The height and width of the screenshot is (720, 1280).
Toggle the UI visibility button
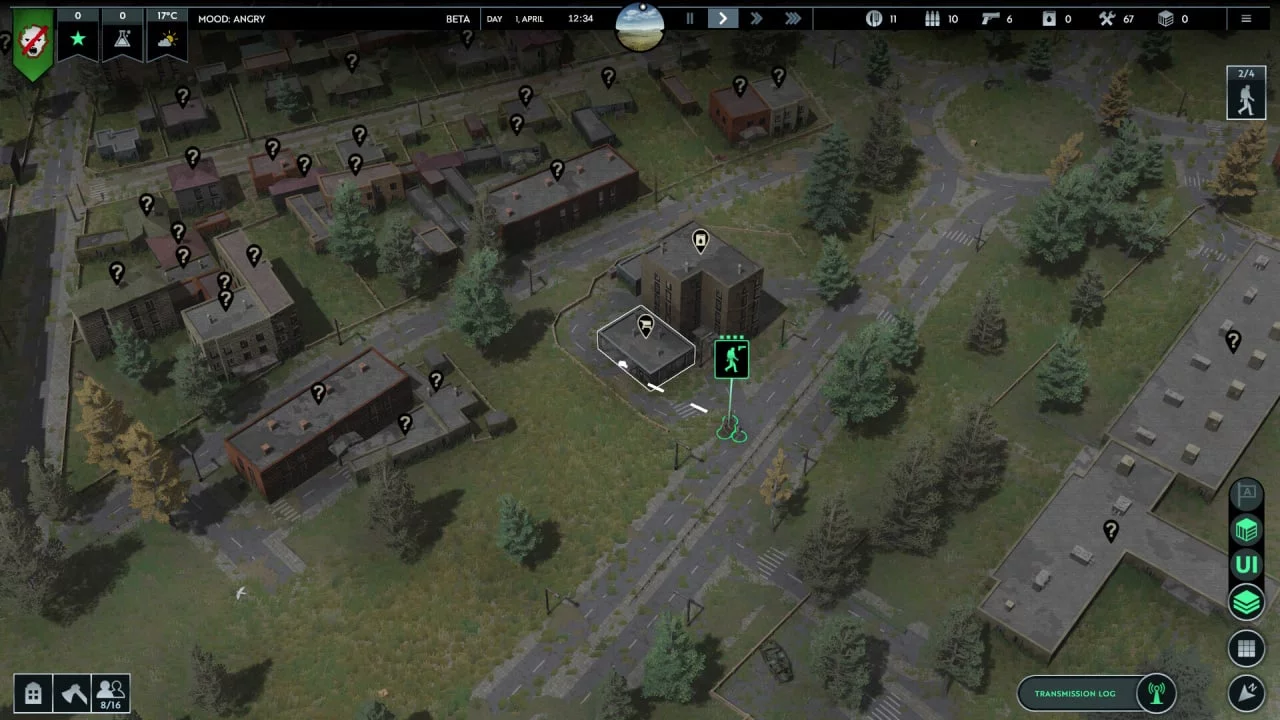coord(1246,564)
